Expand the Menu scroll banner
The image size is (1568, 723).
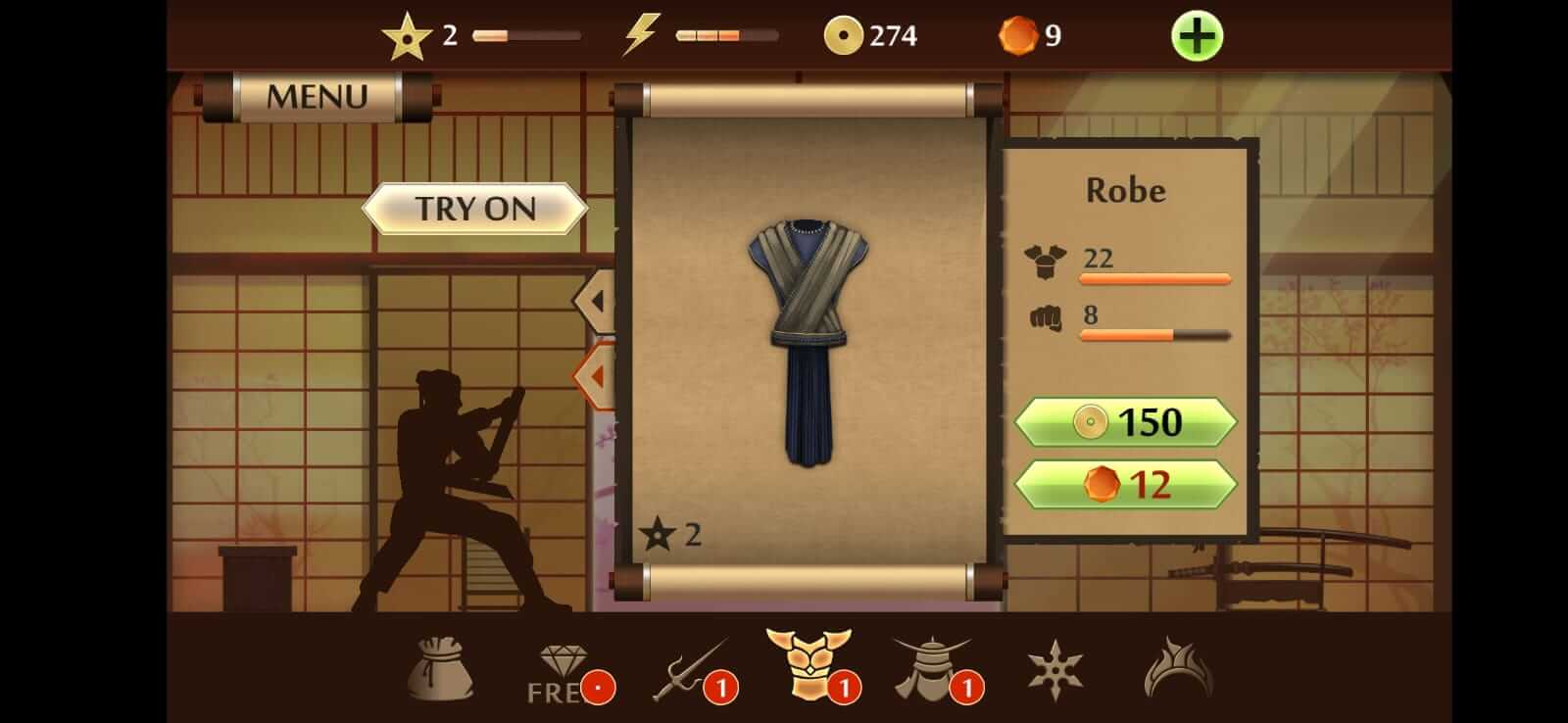tap(314, 96)
